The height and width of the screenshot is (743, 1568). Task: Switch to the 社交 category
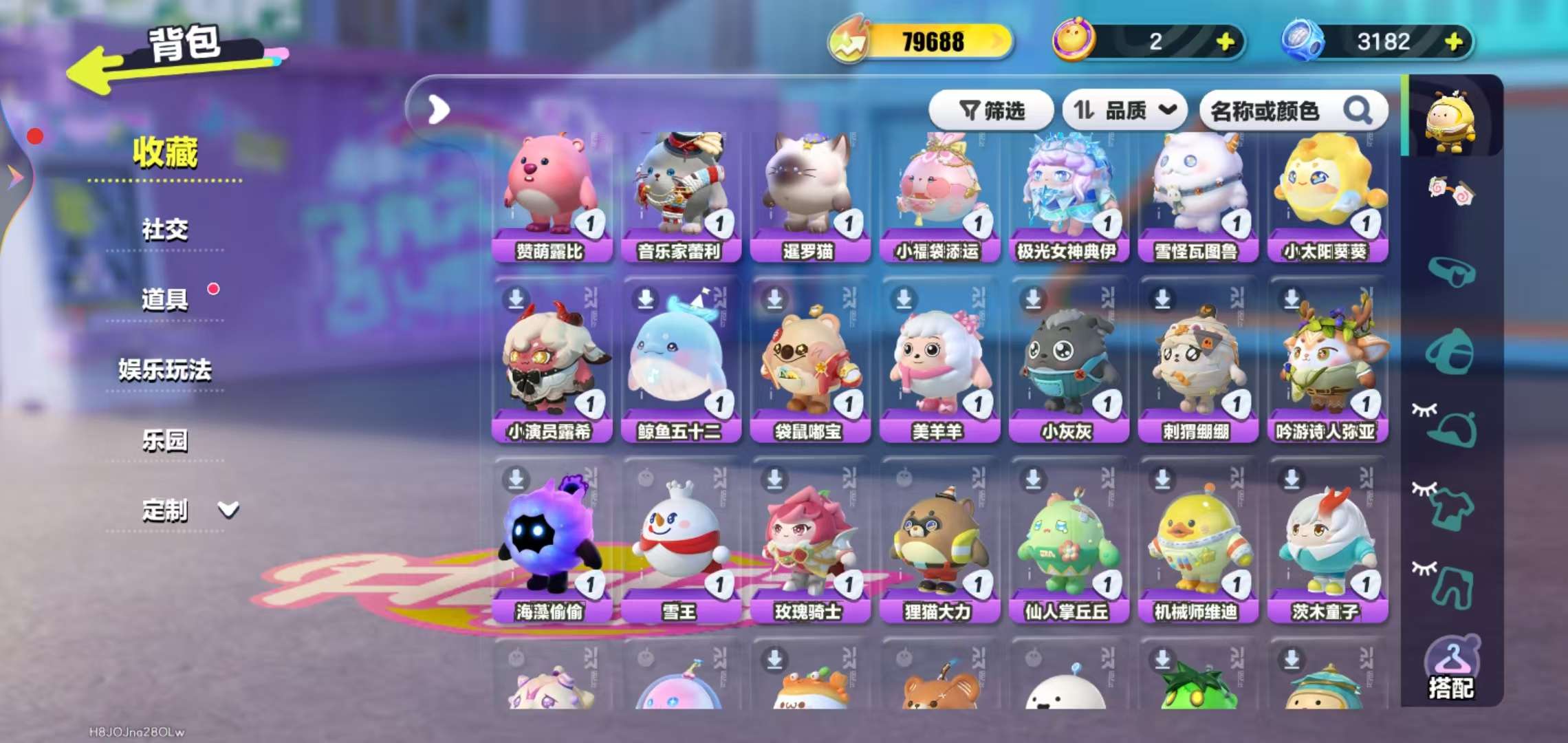[x=165, y=229]
